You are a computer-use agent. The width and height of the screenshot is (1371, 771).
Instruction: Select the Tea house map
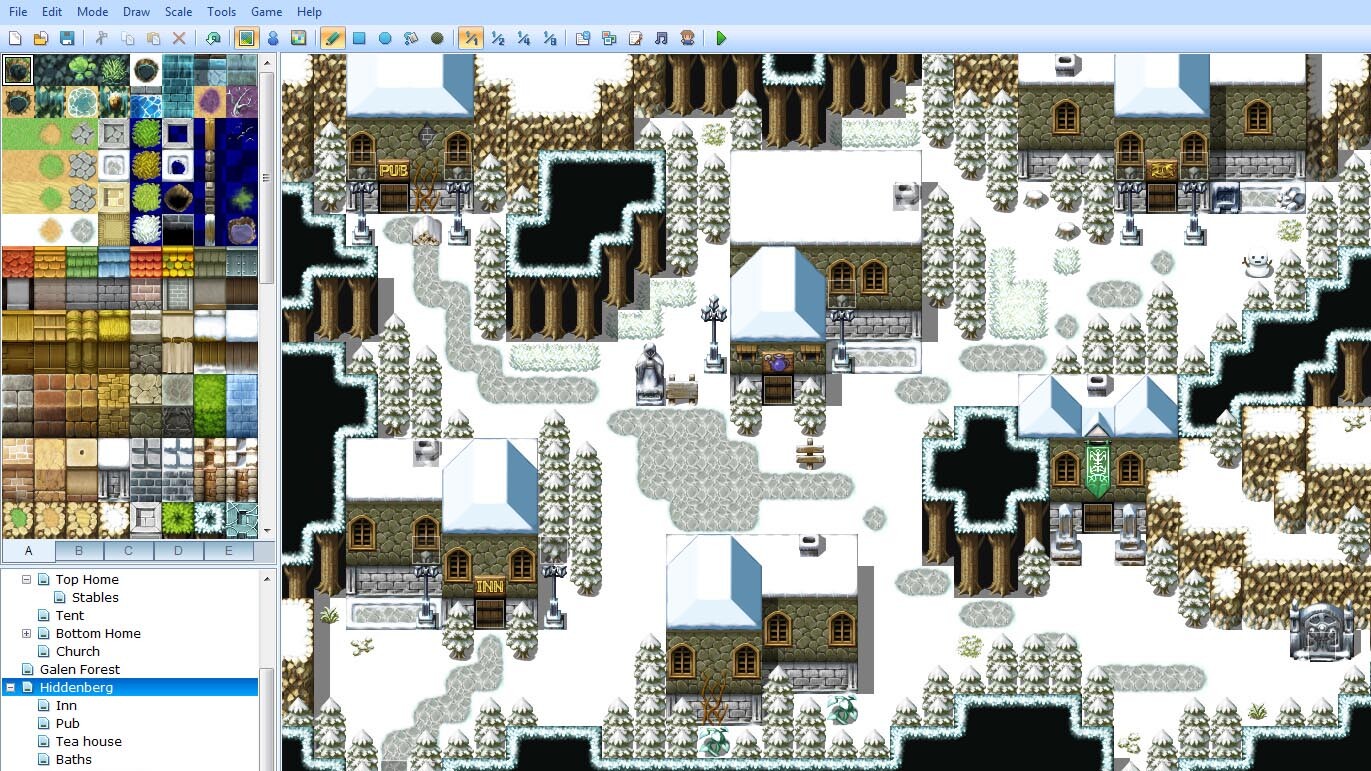86,741
